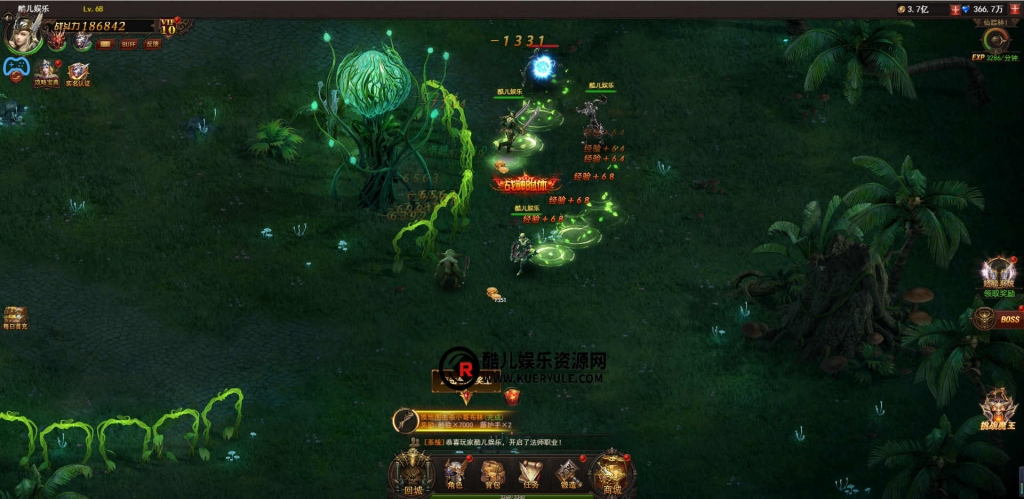Open the 锻造 forge menu
The height and width of the screenshot is (499, 1024).
567,473
